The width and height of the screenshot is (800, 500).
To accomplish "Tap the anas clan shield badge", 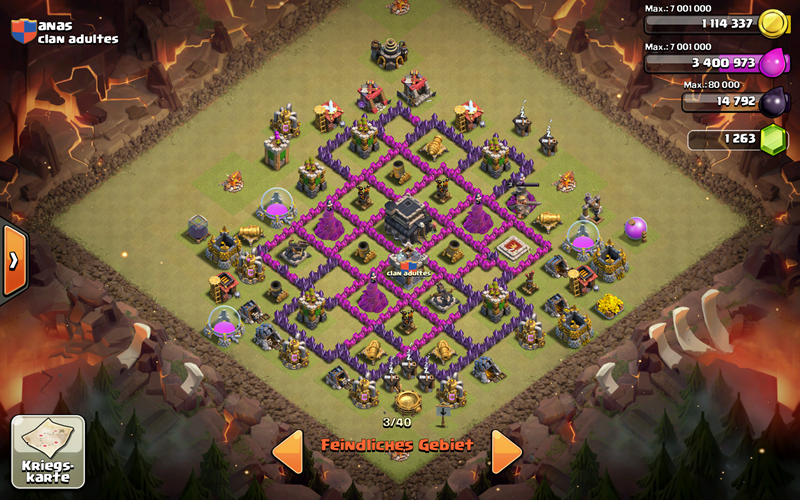I will [x=21, y=30].
